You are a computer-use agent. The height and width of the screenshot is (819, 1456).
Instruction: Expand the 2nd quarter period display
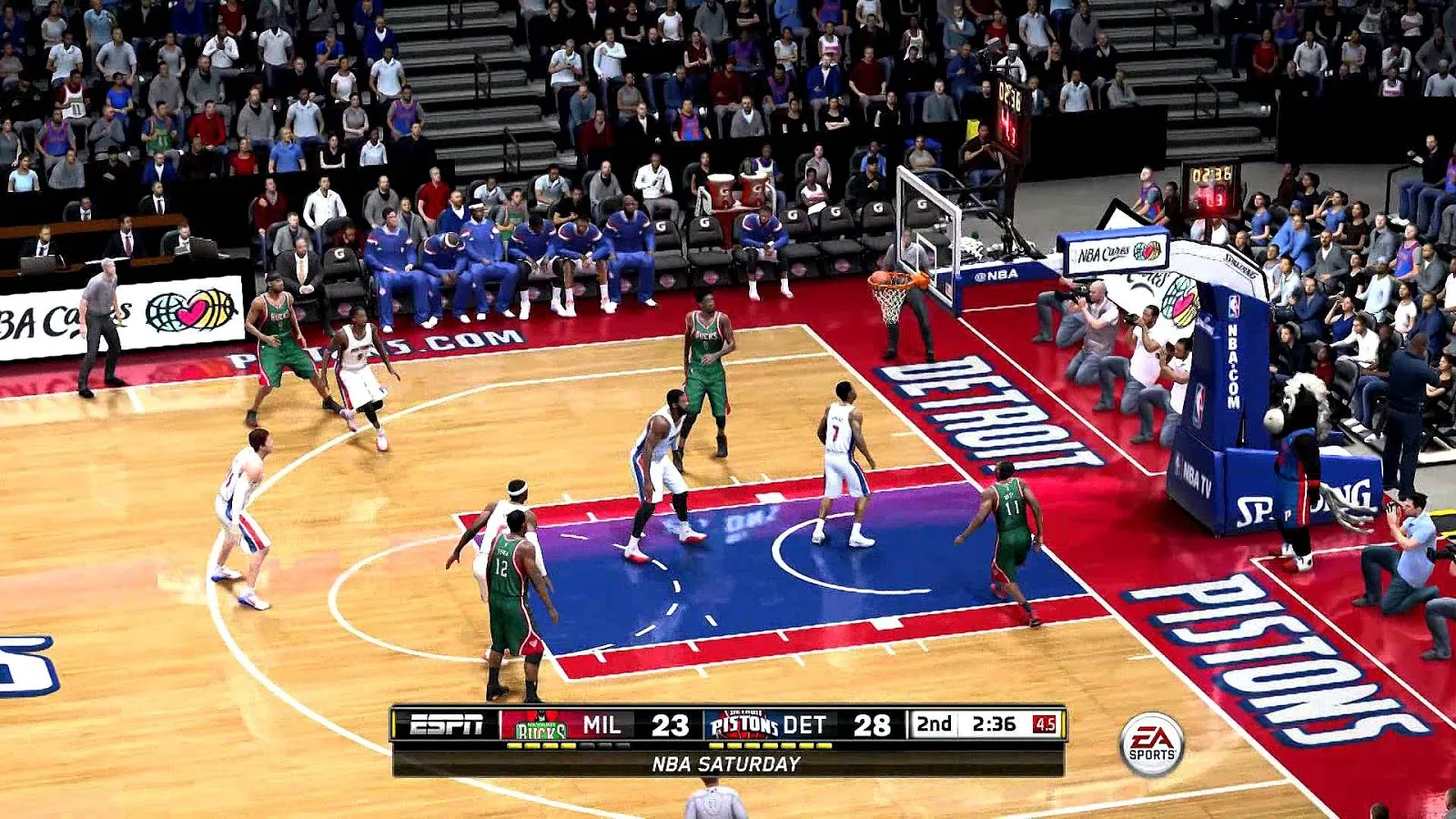coord(935,723)
